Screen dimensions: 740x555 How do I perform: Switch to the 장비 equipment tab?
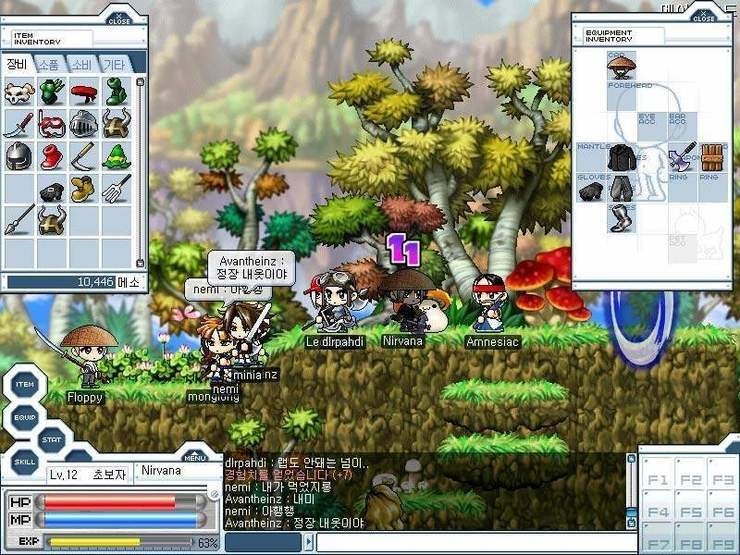(17, 64)
